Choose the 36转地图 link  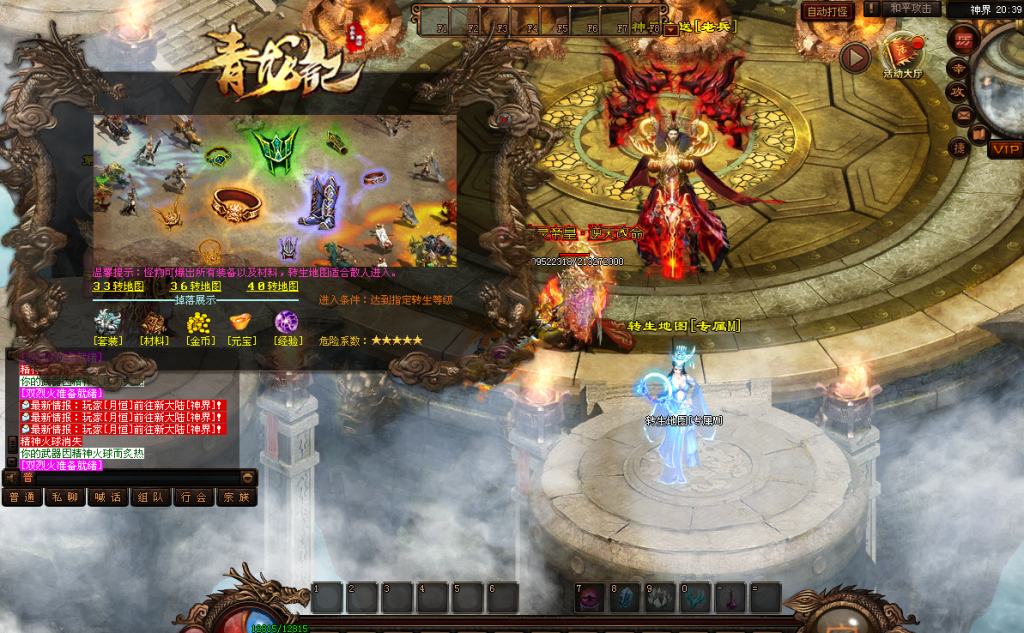pos(195,286)
